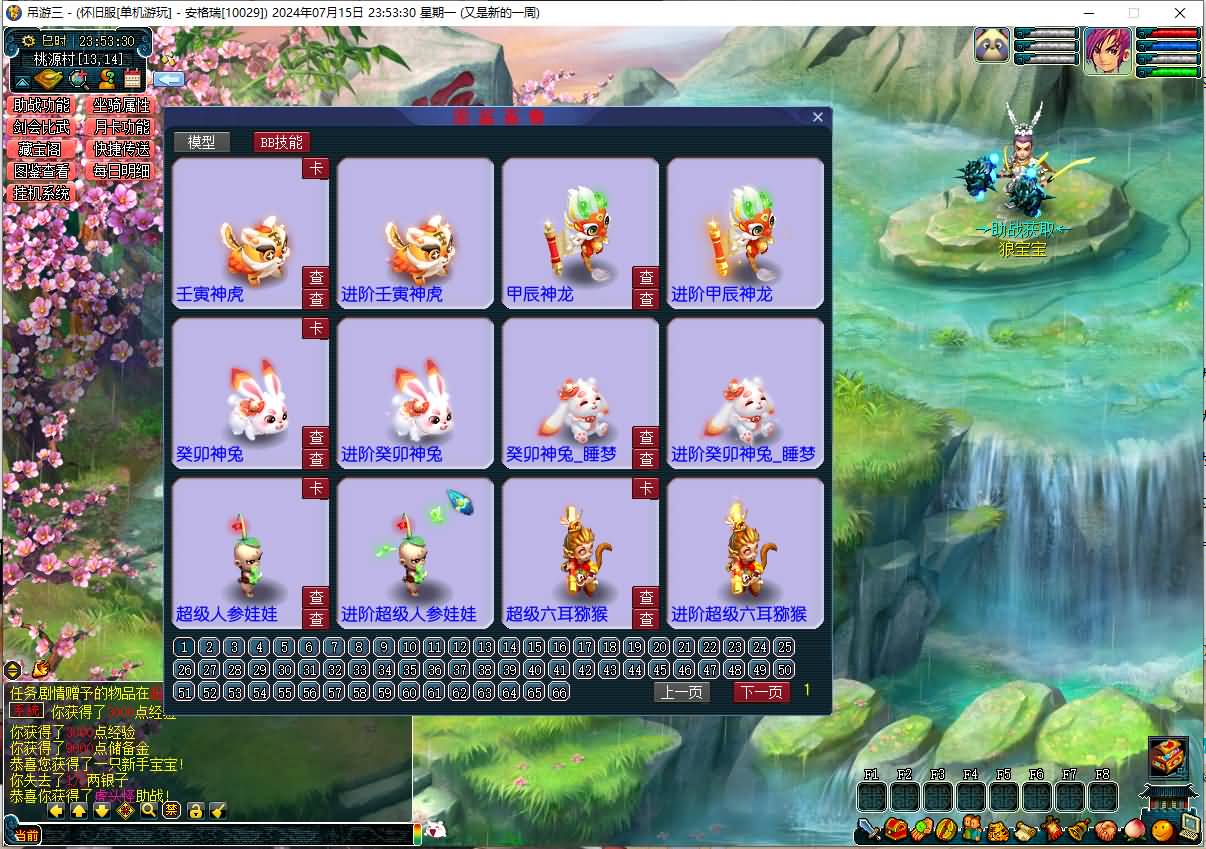Click the panda pet portrait
Image resolution: width=1206 pixels, height=849 pixels.
(x=992, y=45)
